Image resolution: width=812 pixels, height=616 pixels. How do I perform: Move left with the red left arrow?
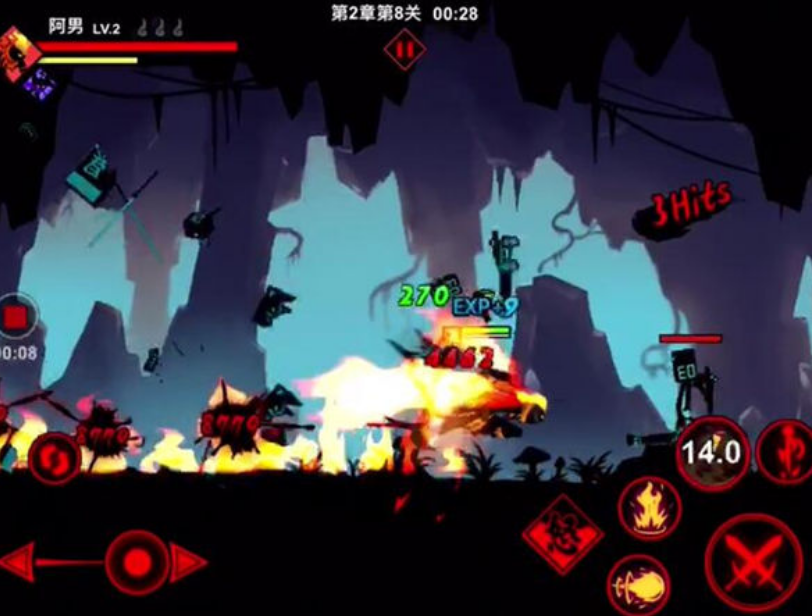24,562
